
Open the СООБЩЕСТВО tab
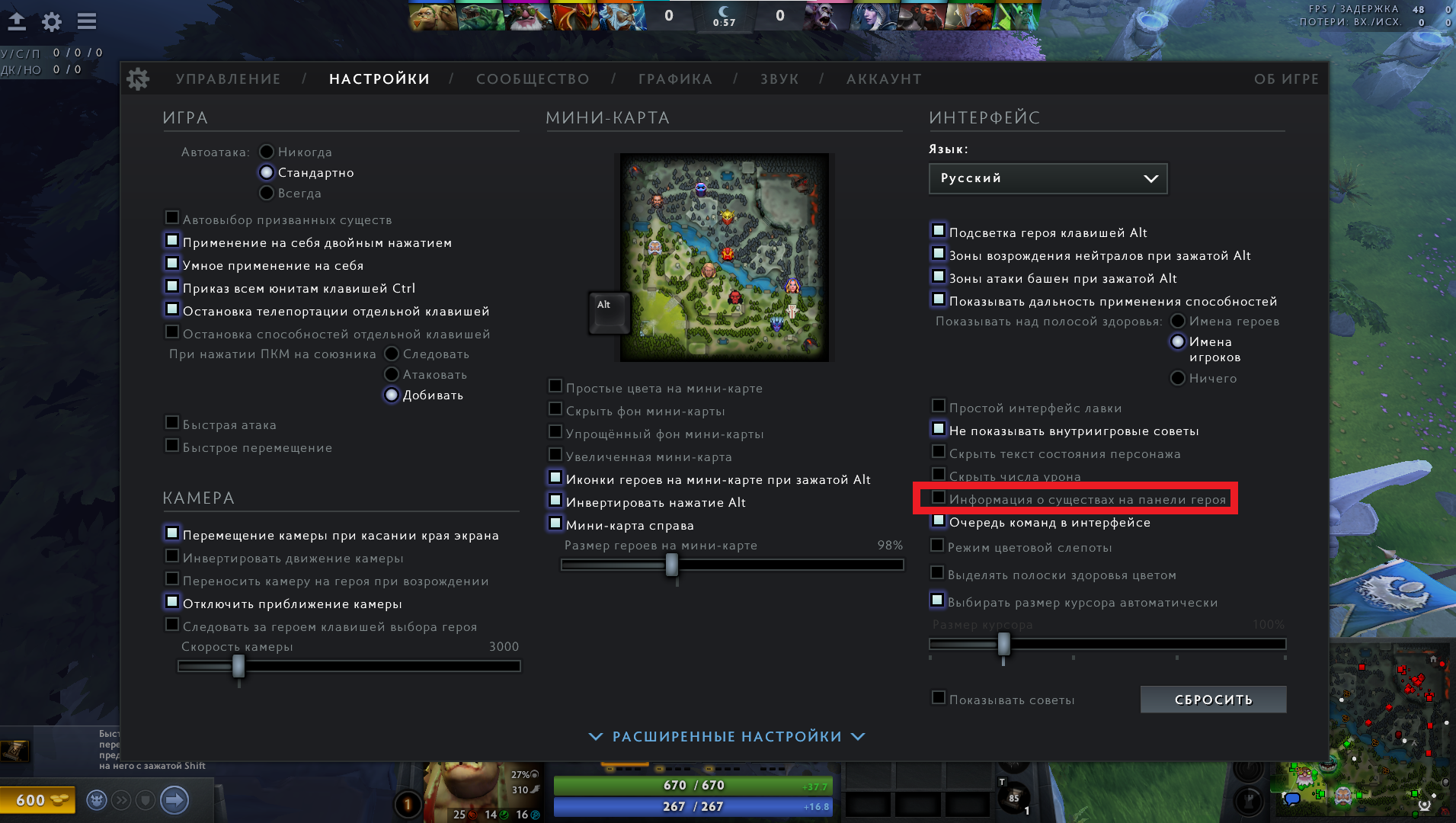pos(533,78)
